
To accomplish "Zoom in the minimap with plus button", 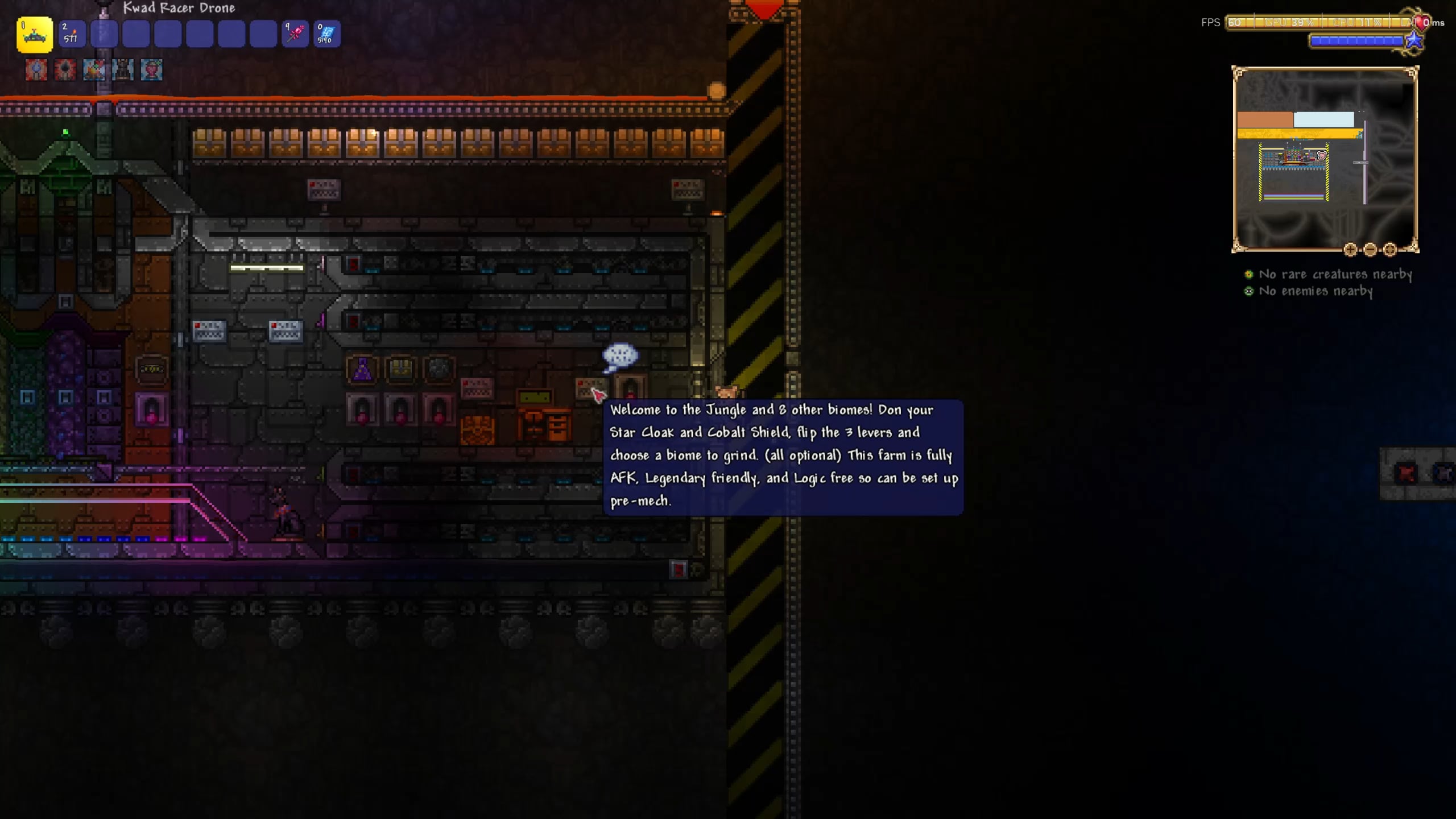I will (x=1350, y=249).
